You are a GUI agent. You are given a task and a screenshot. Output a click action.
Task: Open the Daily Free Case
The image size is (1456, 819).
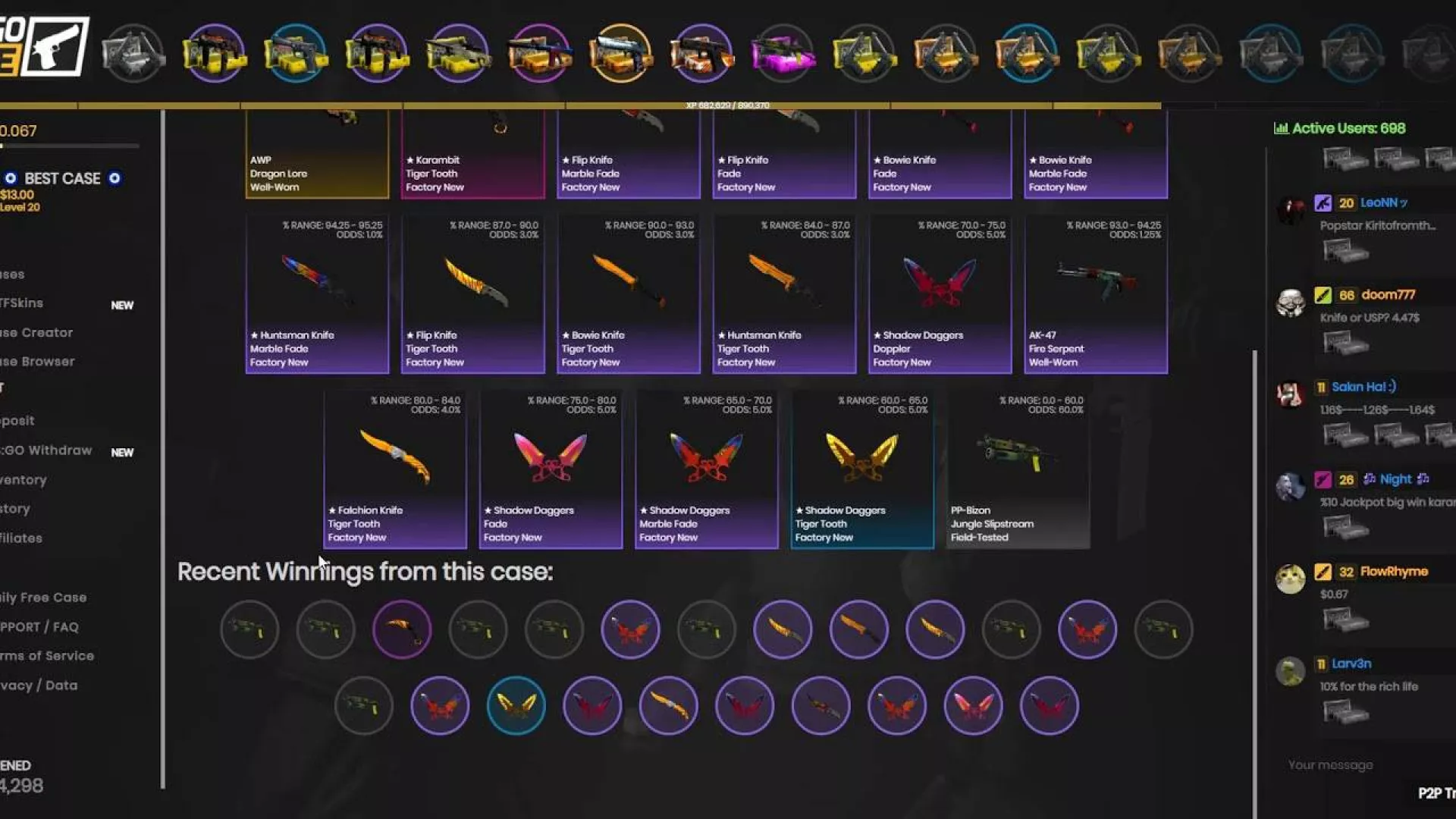click(x=43, y=598)
